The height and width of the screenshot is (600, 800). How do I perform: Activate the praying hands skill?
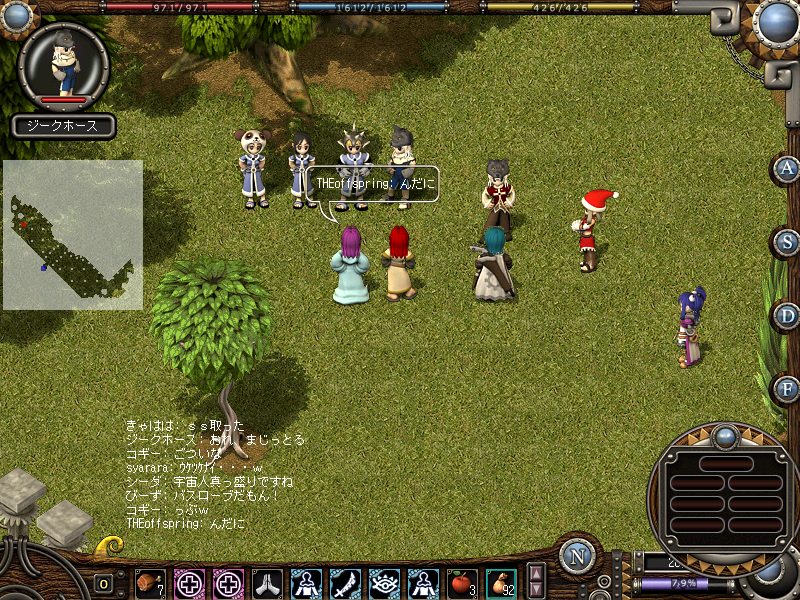[x=267, y=582]
